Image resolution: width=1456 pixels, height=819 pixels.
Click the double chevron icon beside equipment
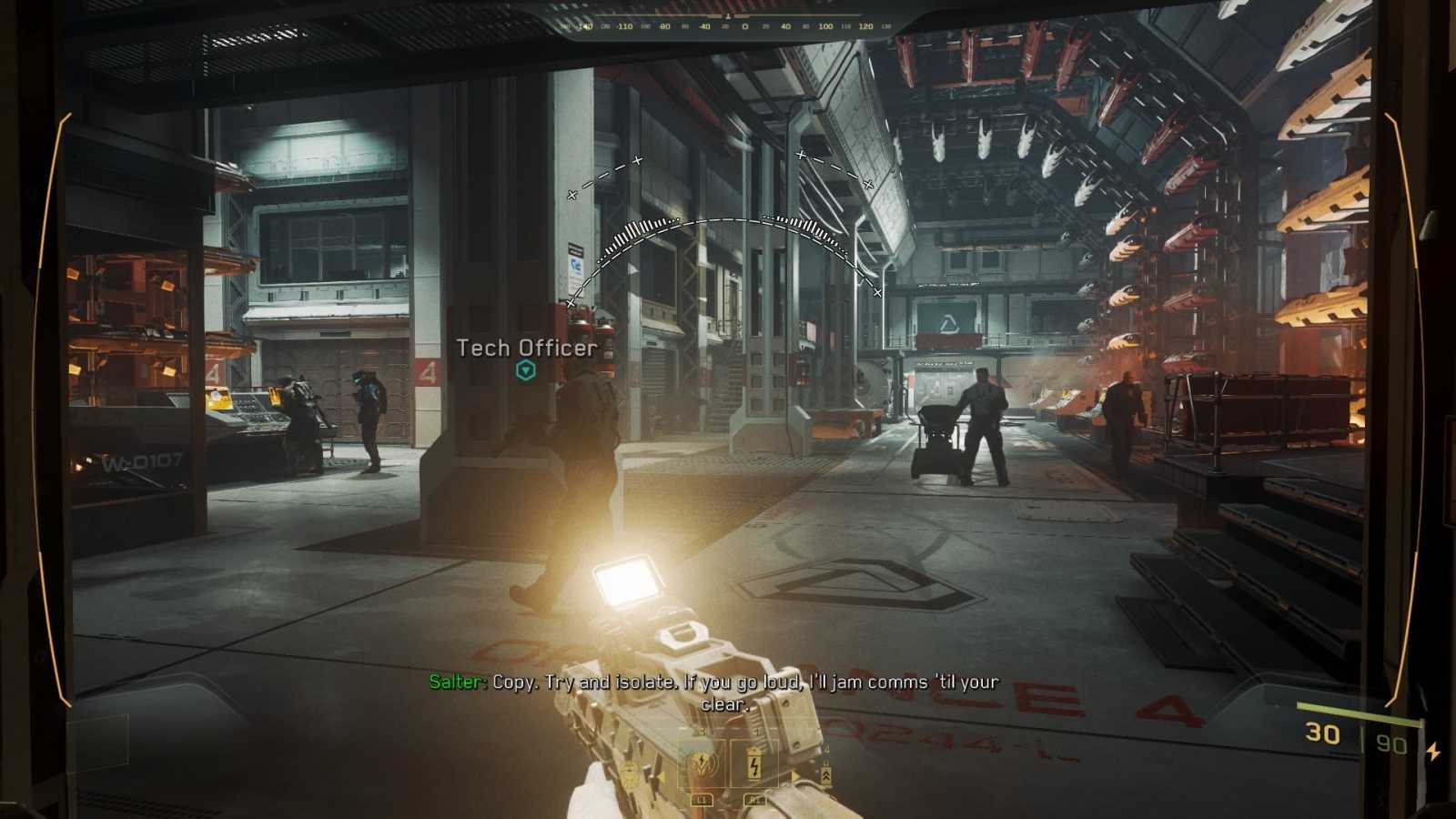pos(825,774)
